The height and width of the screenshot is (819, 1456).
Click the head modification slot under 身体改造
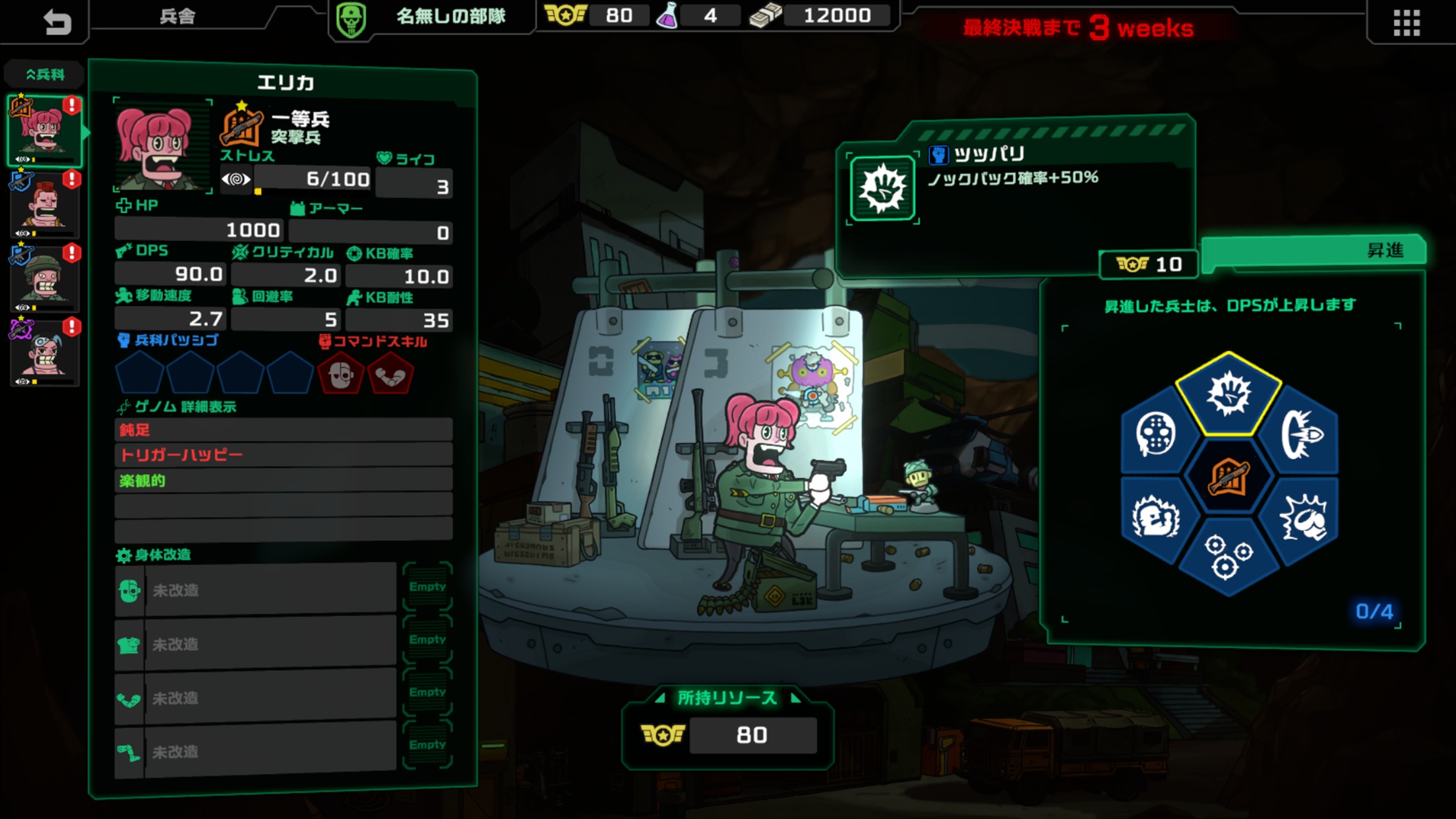coord(257,589)
